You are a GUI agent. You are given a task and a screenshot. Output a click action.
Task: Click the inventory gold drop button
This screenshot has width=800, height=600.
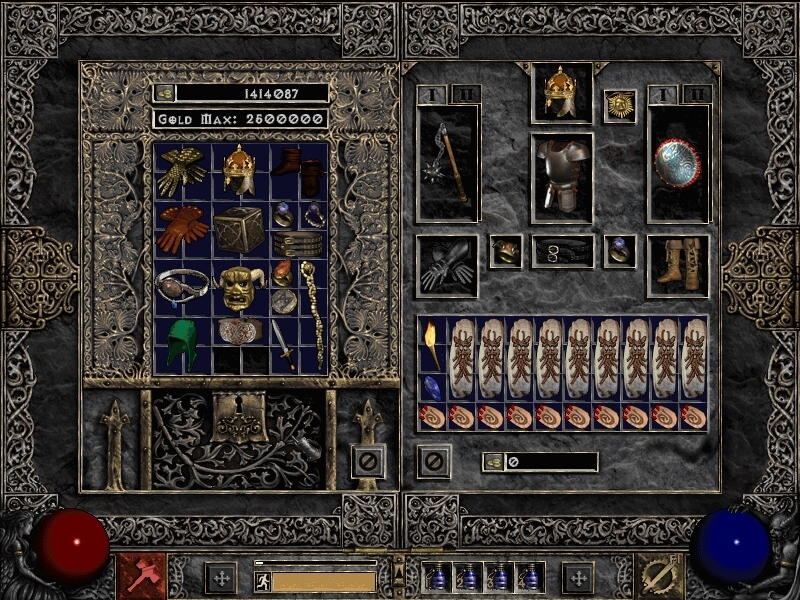pyautogui.click(x=493, y=462)
